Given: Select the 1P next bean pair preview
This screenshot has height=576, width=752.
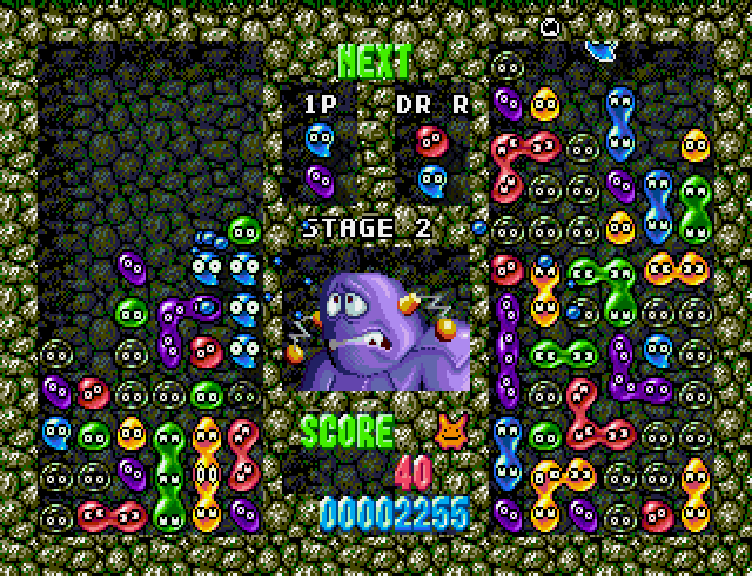Looking at the screenshot, I should point(320,158).
